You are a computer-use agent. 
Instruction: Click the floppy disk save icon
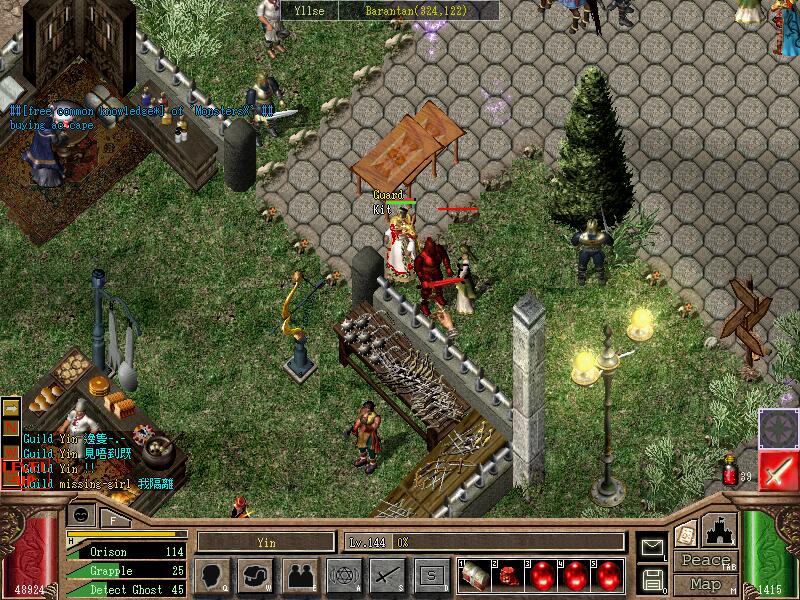[651, 579]
